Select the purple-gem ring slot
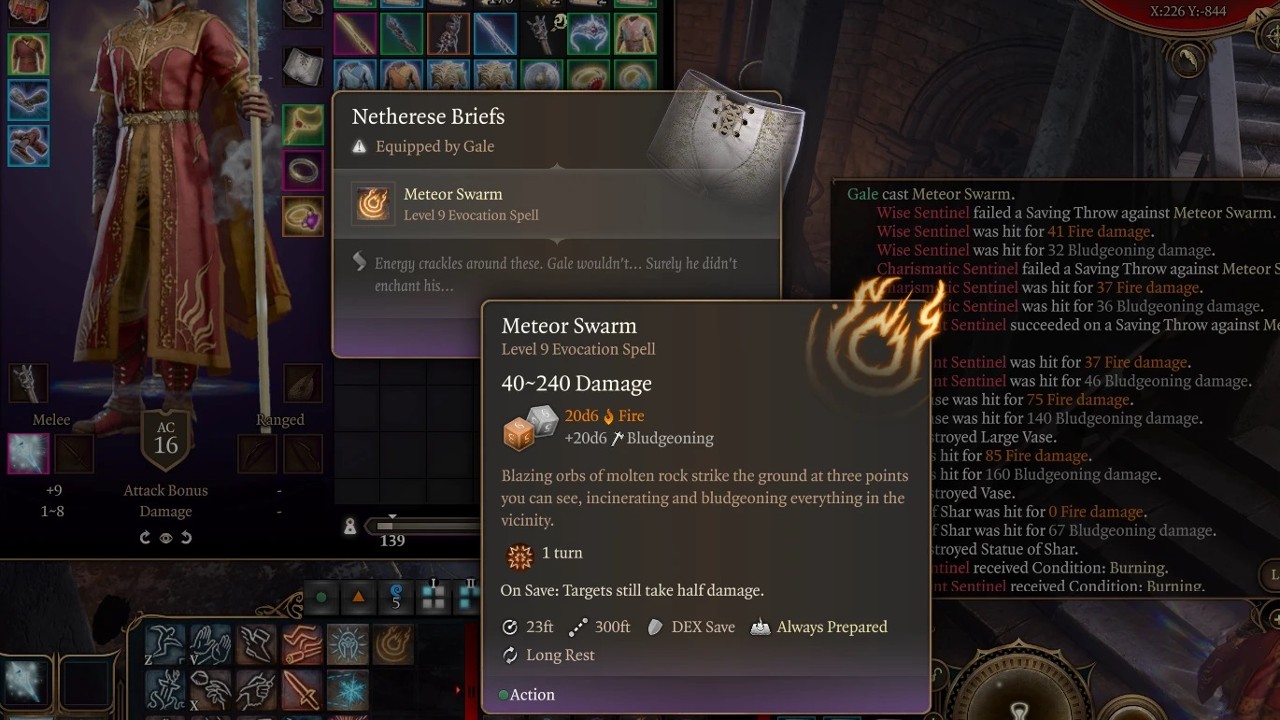 302,217
